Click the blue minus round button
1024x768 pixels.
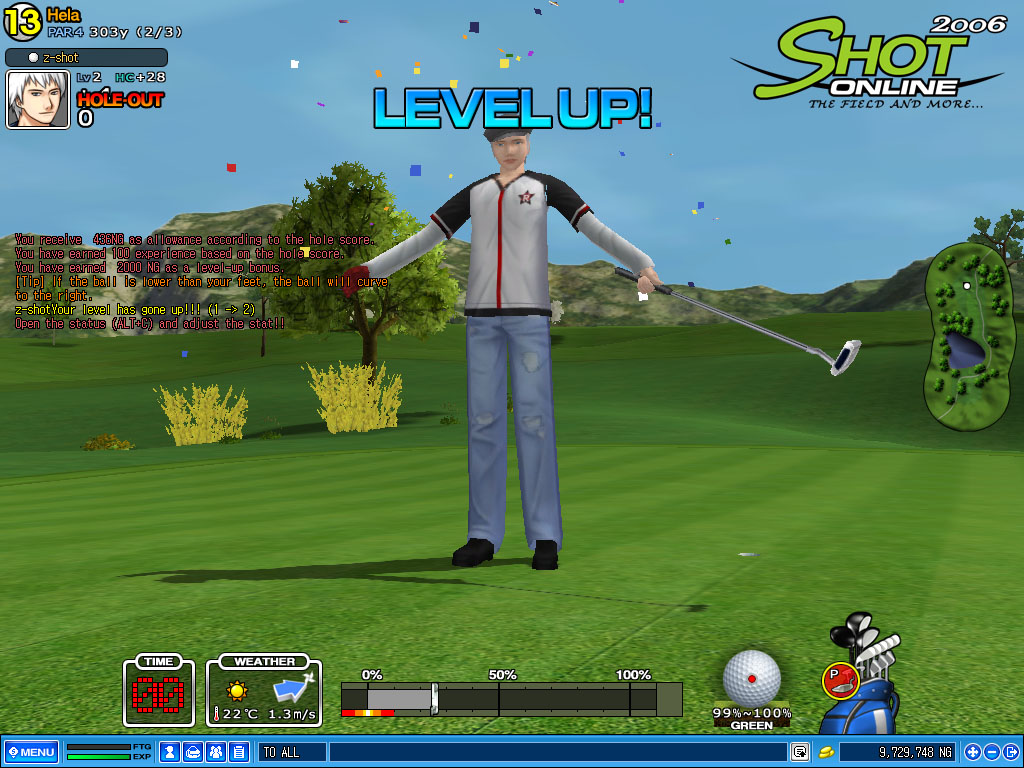click(991, 751)
